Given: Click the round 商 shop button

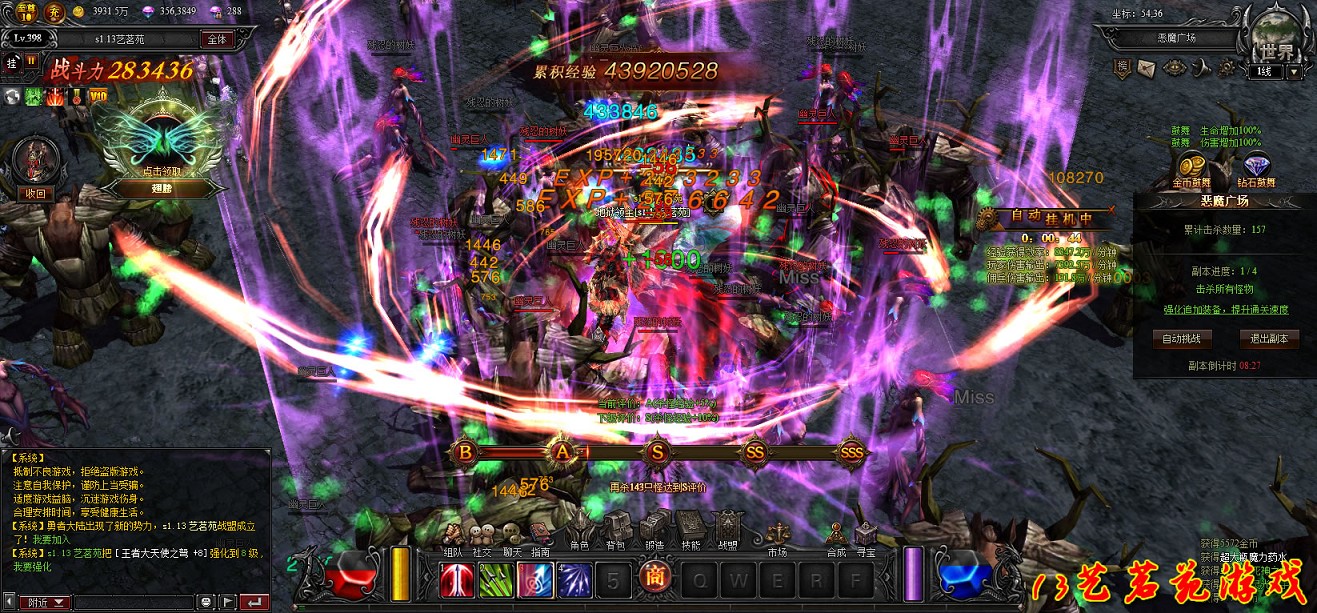Looking at the screenshot, I should pyautogui.click(x=654, y=580).
